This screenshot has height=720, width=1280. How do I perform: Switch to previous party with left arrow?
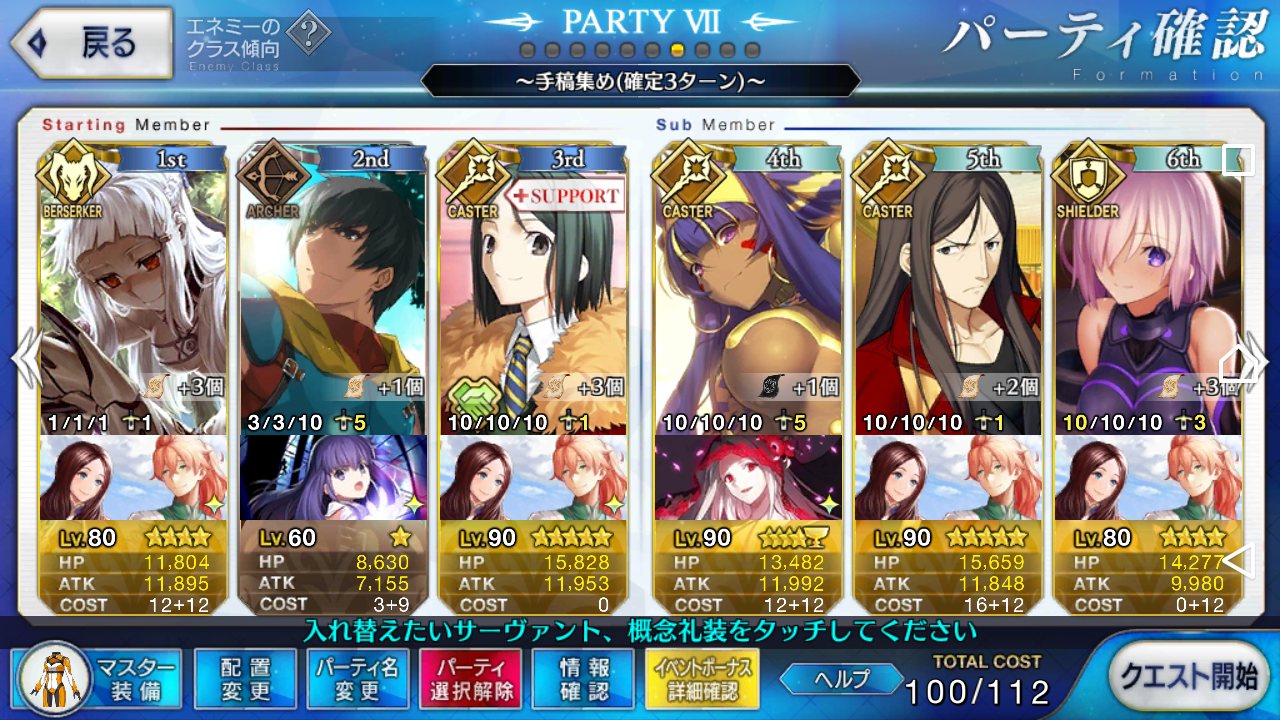pyautogui.click(x=24, y=360)
